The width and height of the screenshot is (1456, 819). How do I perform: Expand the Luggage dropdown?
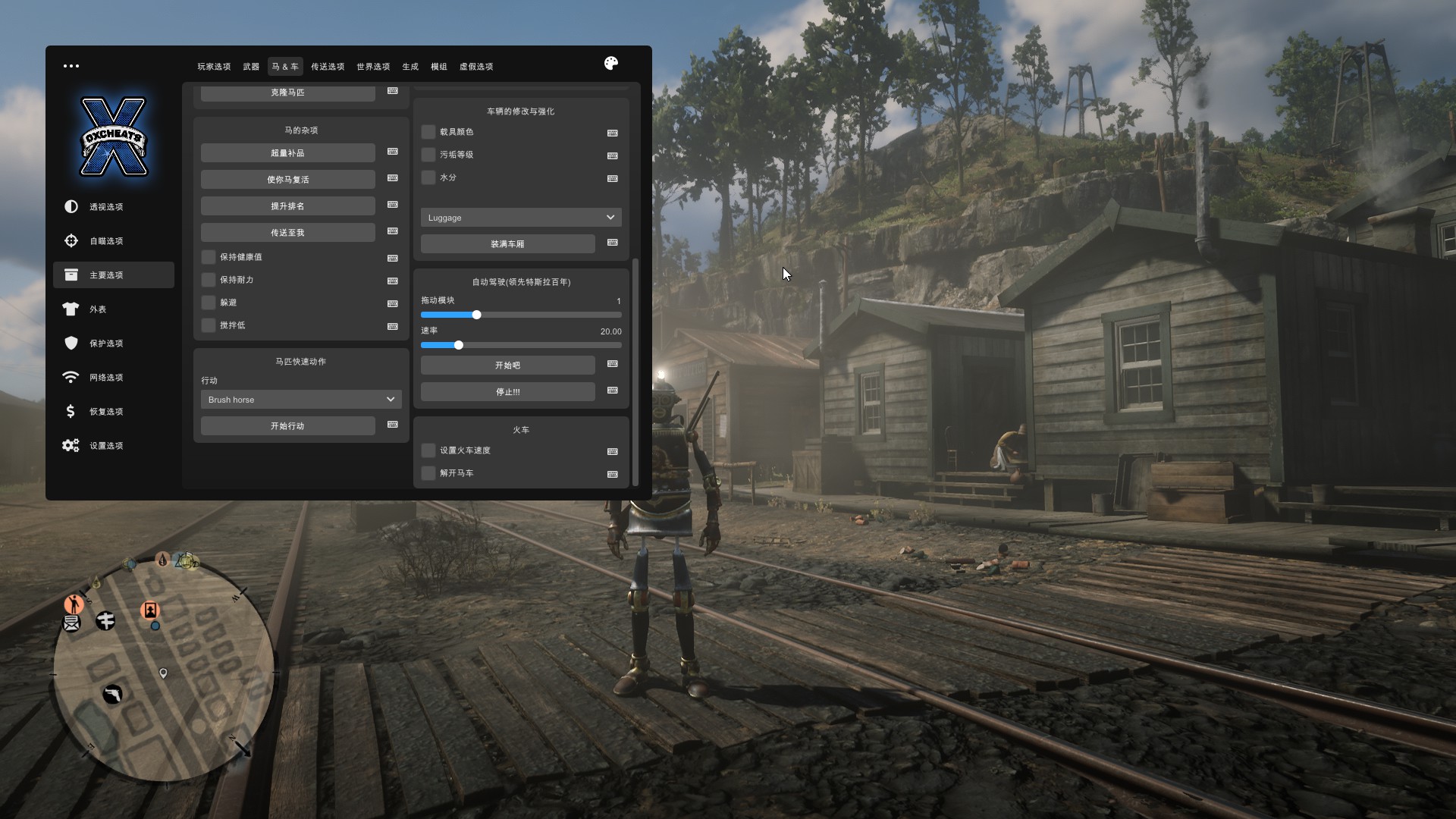coord(521,218)
